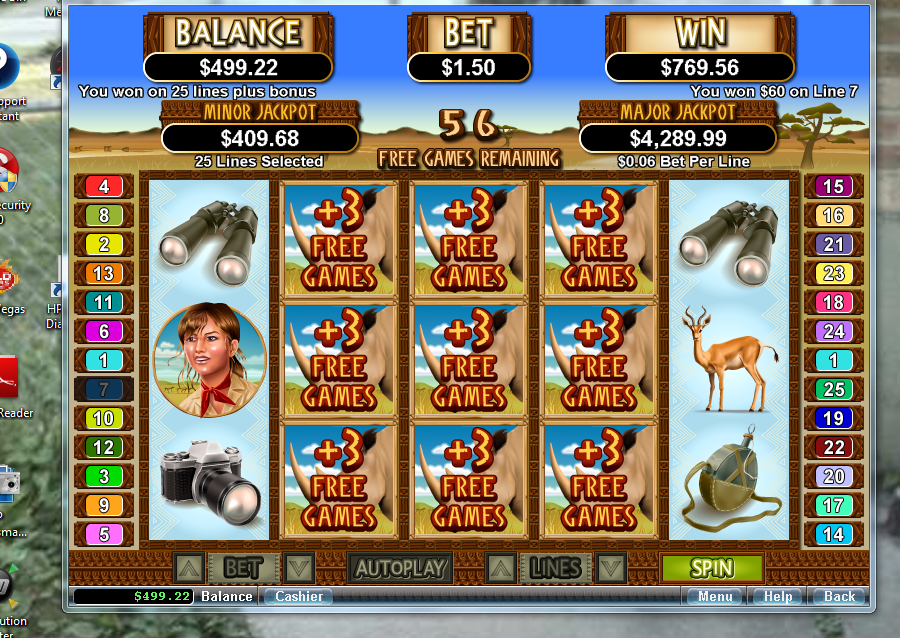Spin the reels with the green SPIN button
This screenshot has width=900, height=638.
[x=711, y=568]
